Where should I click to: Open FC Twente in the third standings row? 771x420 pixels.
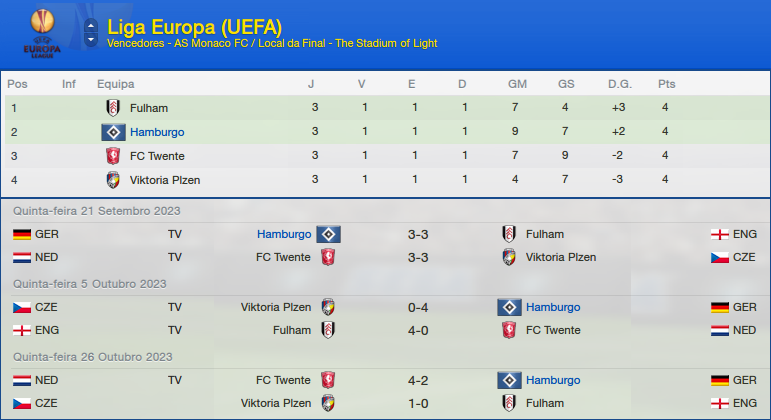[x=157, y=156]
